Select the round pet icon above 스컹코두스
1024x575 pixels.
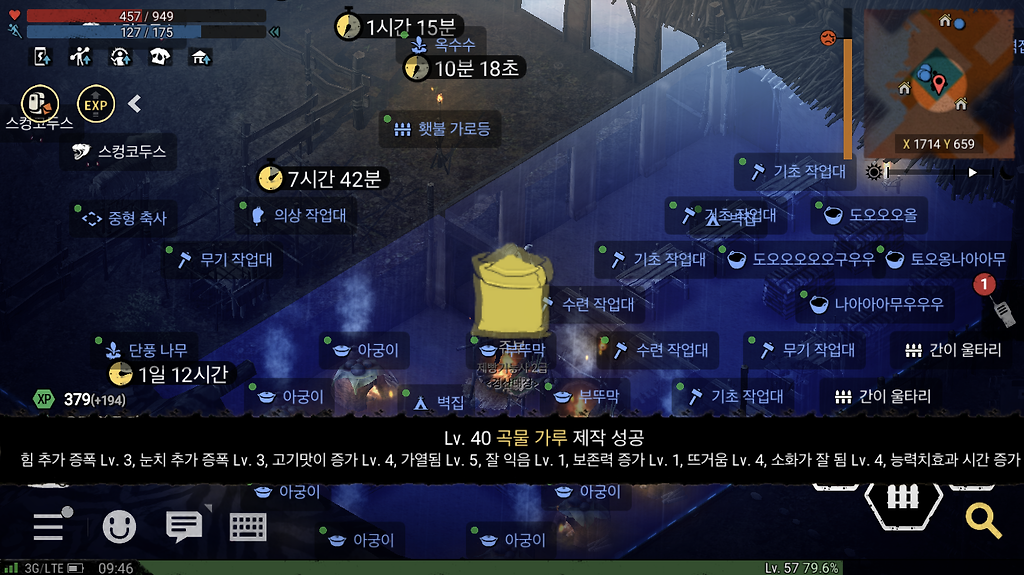click(40, 103)
